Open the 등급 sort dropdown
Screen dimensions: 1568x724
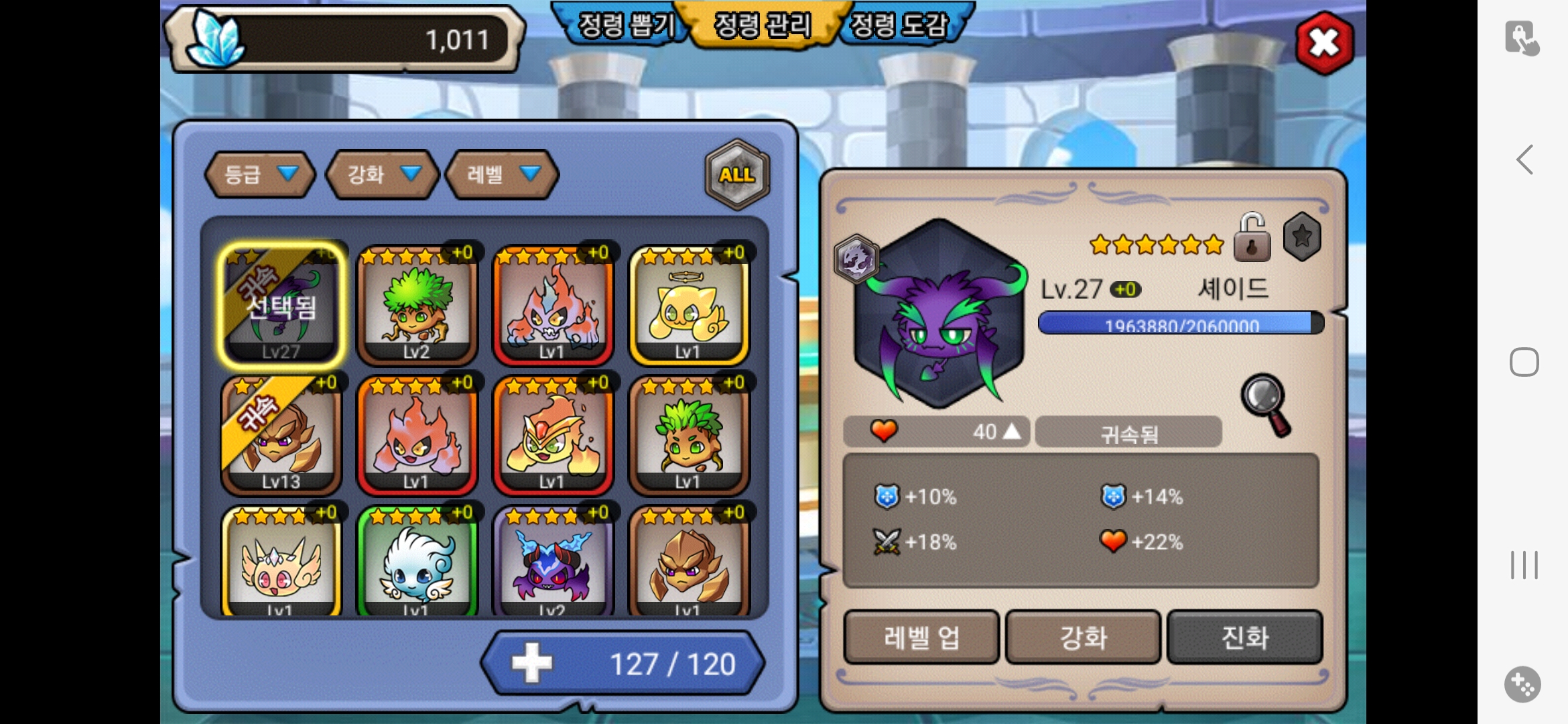point(260,174)
